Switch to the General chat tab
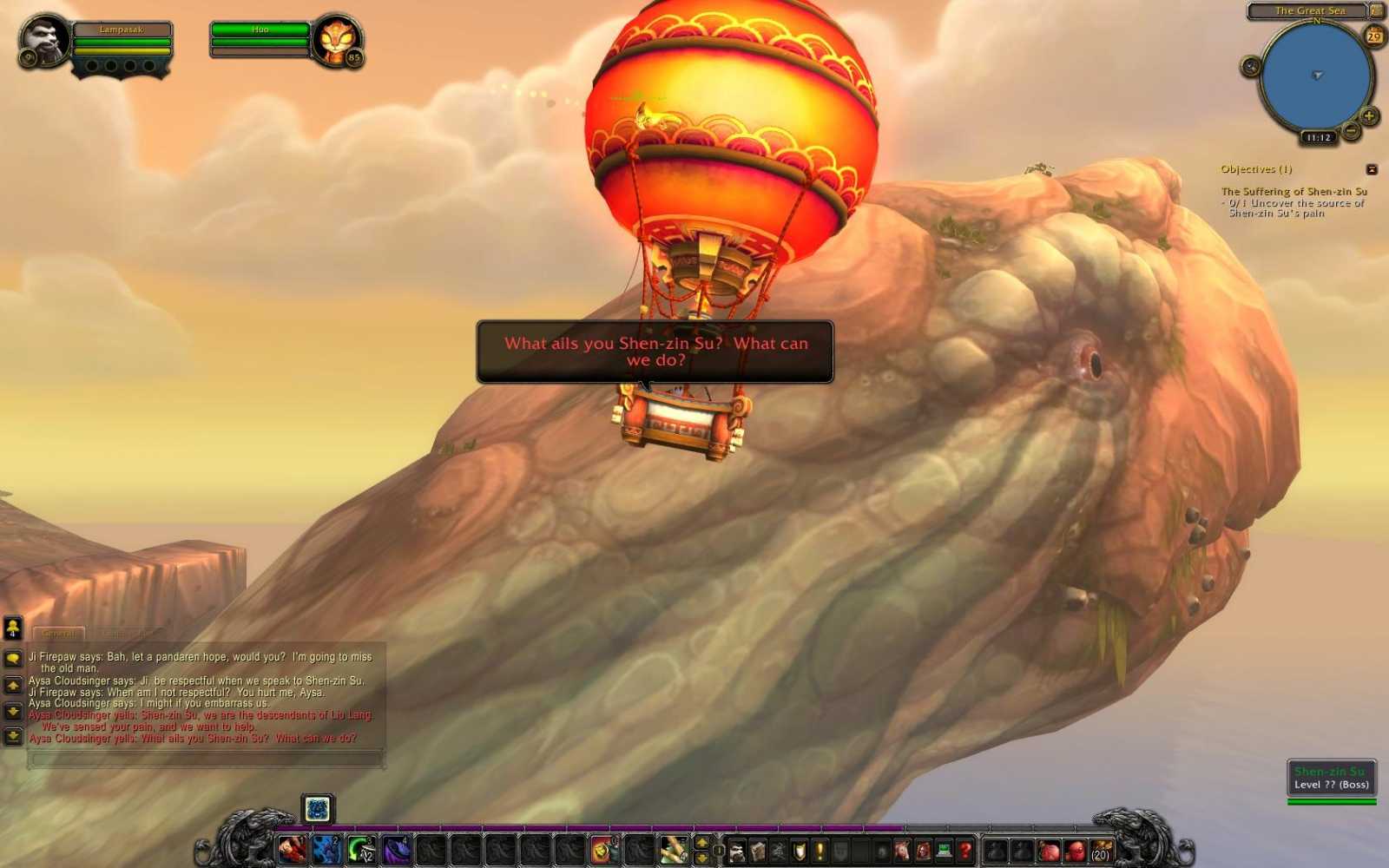The image size is (1389, 868). (x=59, y=633)
